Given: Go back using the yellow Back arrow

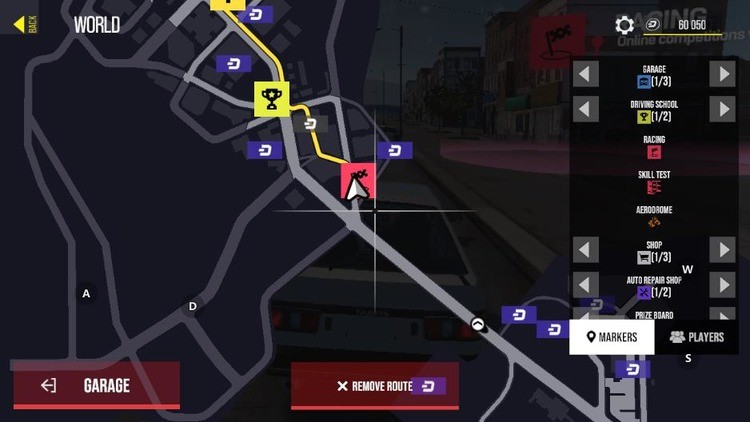Looking at the screenshot, I should coord(20,23).
